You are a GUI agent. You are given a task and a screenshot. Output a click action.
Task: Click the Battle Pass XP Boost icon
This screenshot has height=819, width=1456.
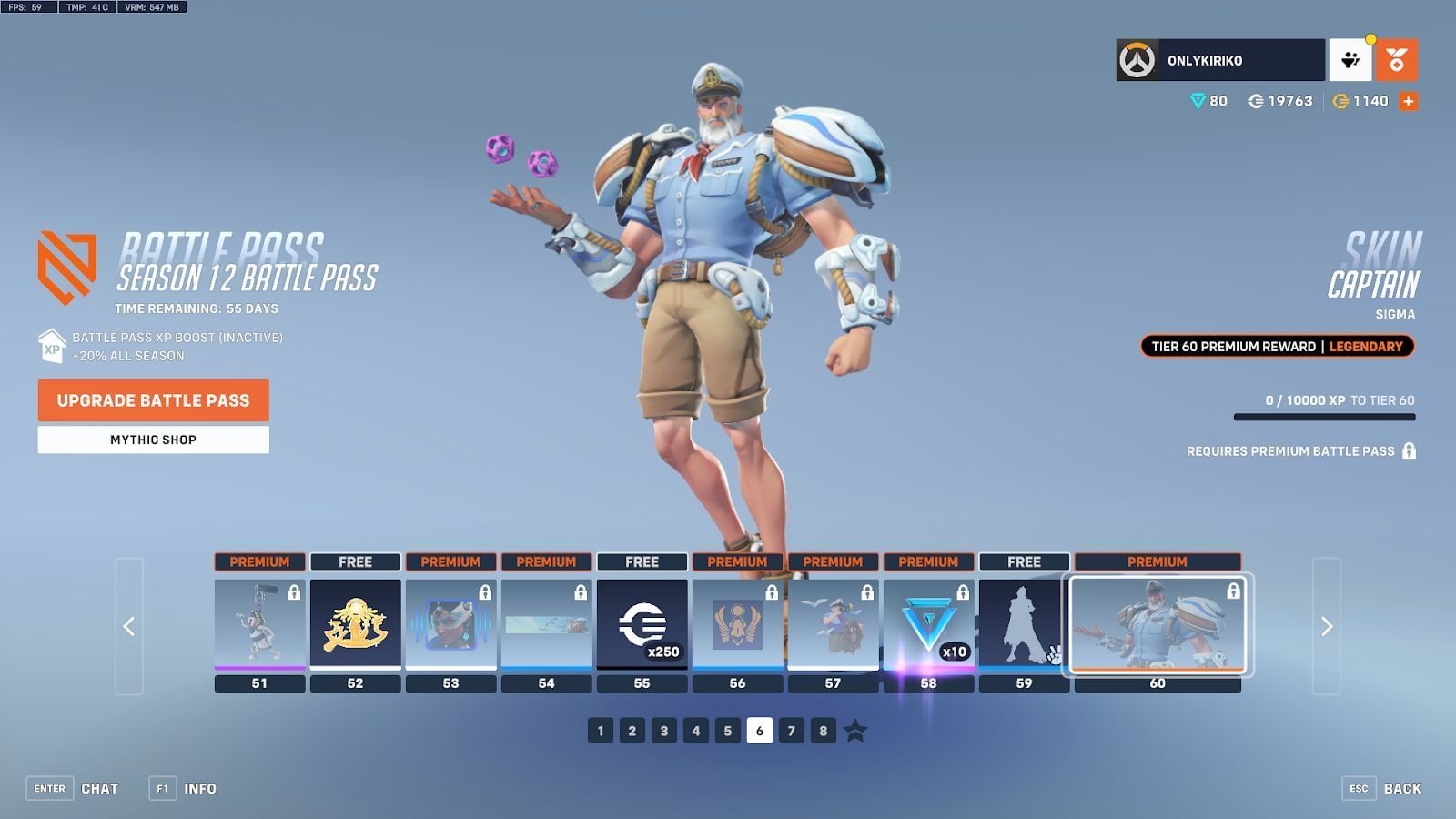pyautogui.click(x=50, y=348)
